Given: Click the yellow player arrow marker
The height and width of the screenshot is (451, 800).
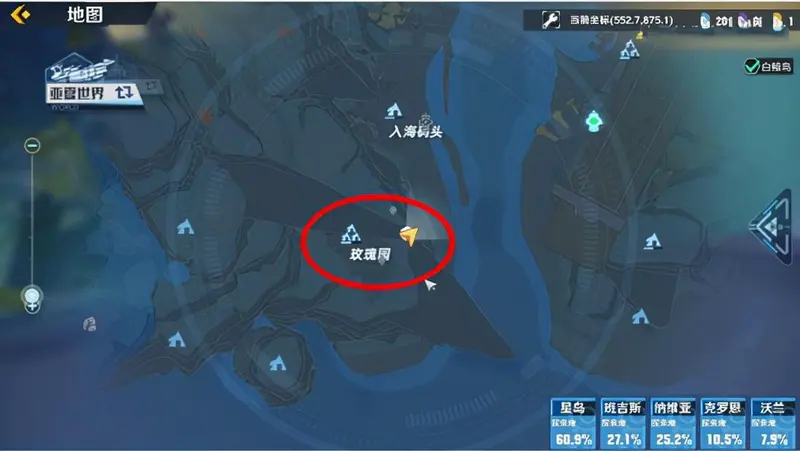Looking at the screenshot, I should (x=408, y=235).
